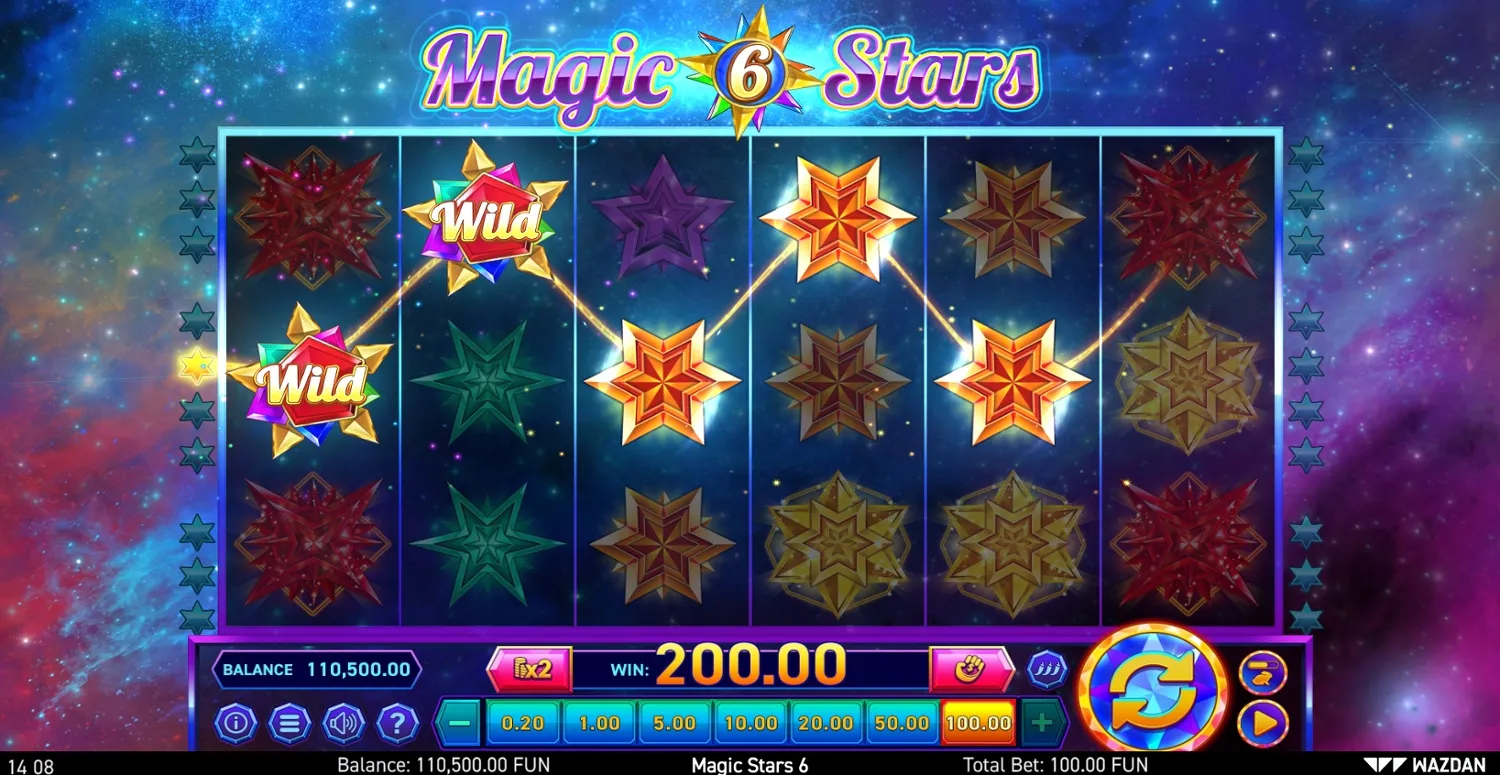Viewport: 1500px width, 775px height.
Task: Check the Balance display panel
Action: [x=315, y=669]
